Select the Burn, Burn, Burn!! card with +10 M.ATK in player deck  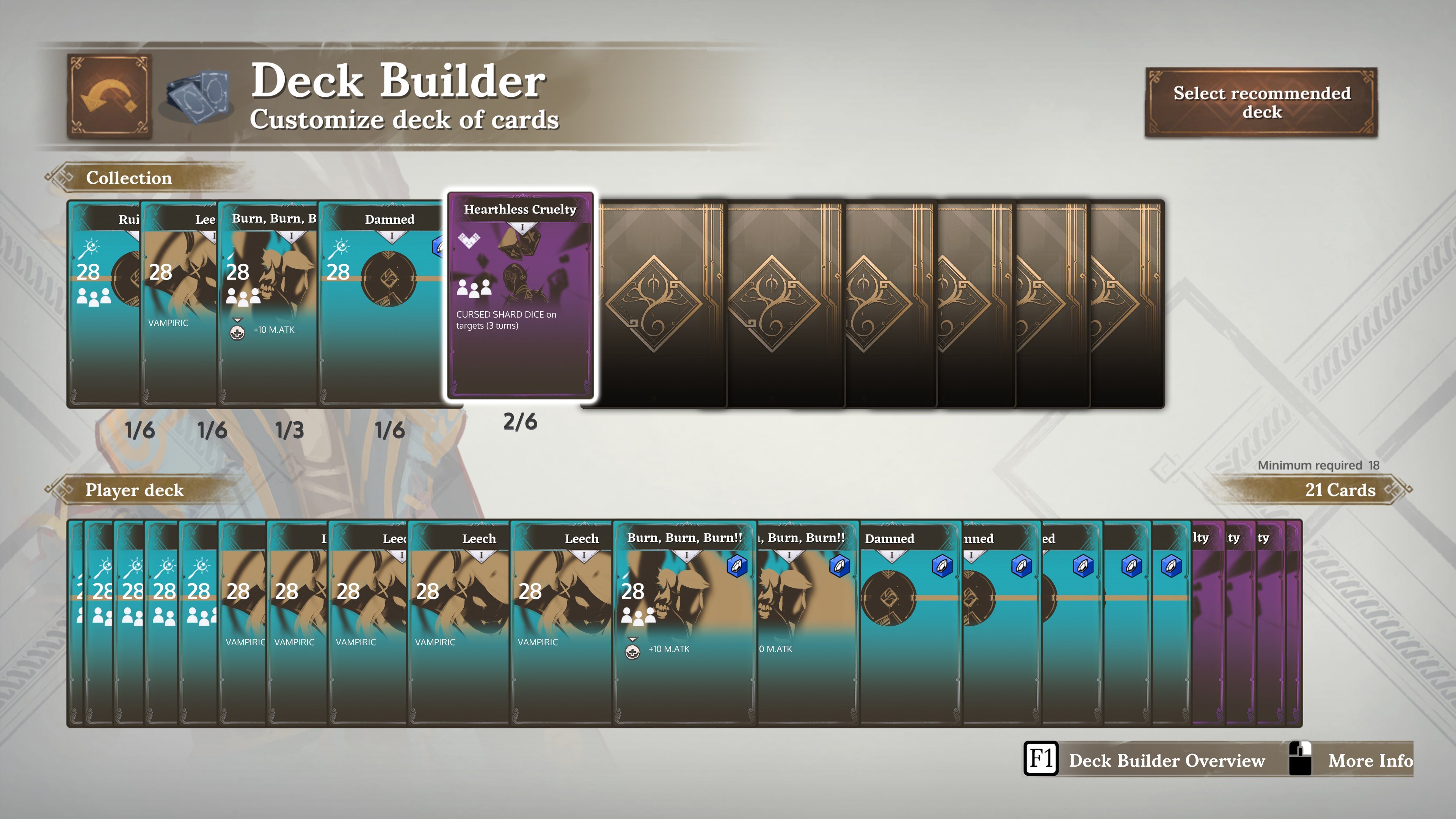[x=684, y=622]
